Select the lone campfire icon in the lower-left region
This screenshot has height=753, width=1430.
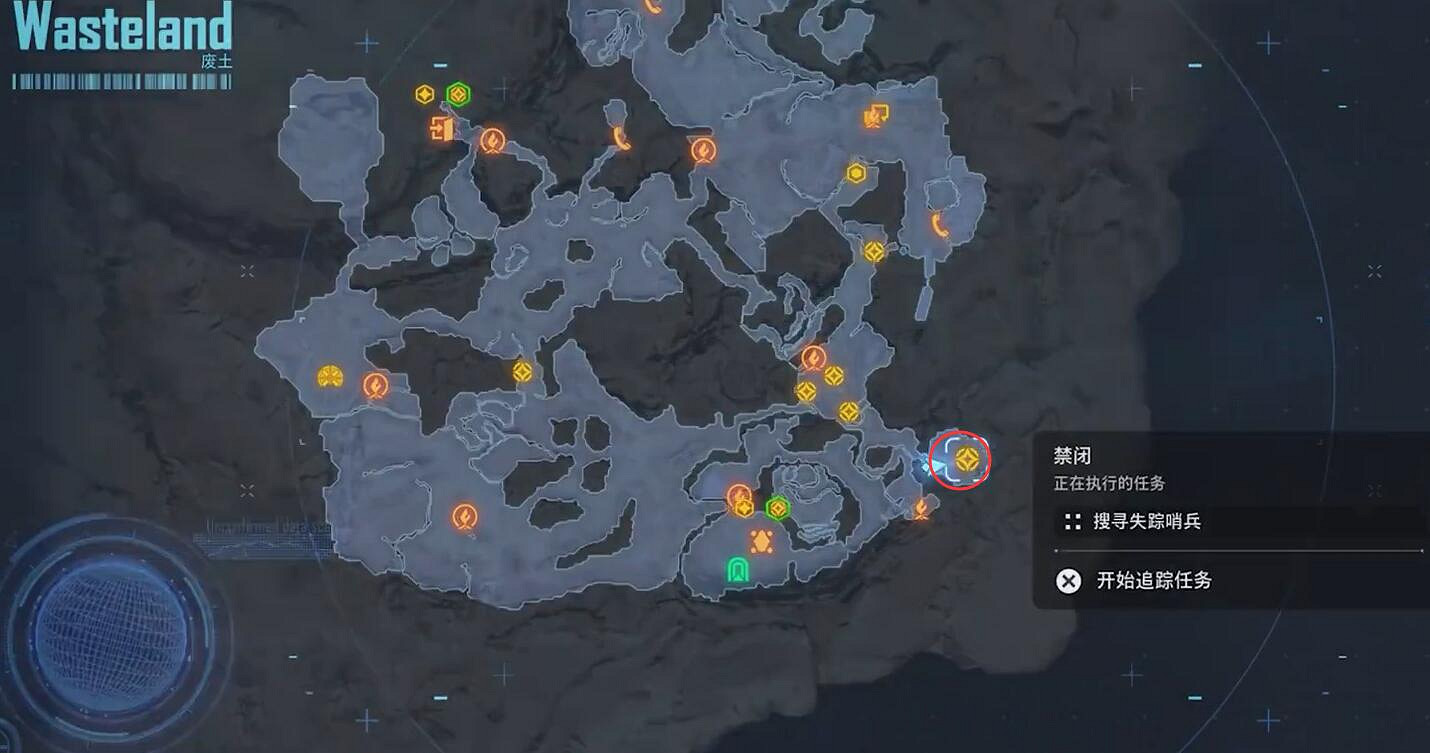464,515
